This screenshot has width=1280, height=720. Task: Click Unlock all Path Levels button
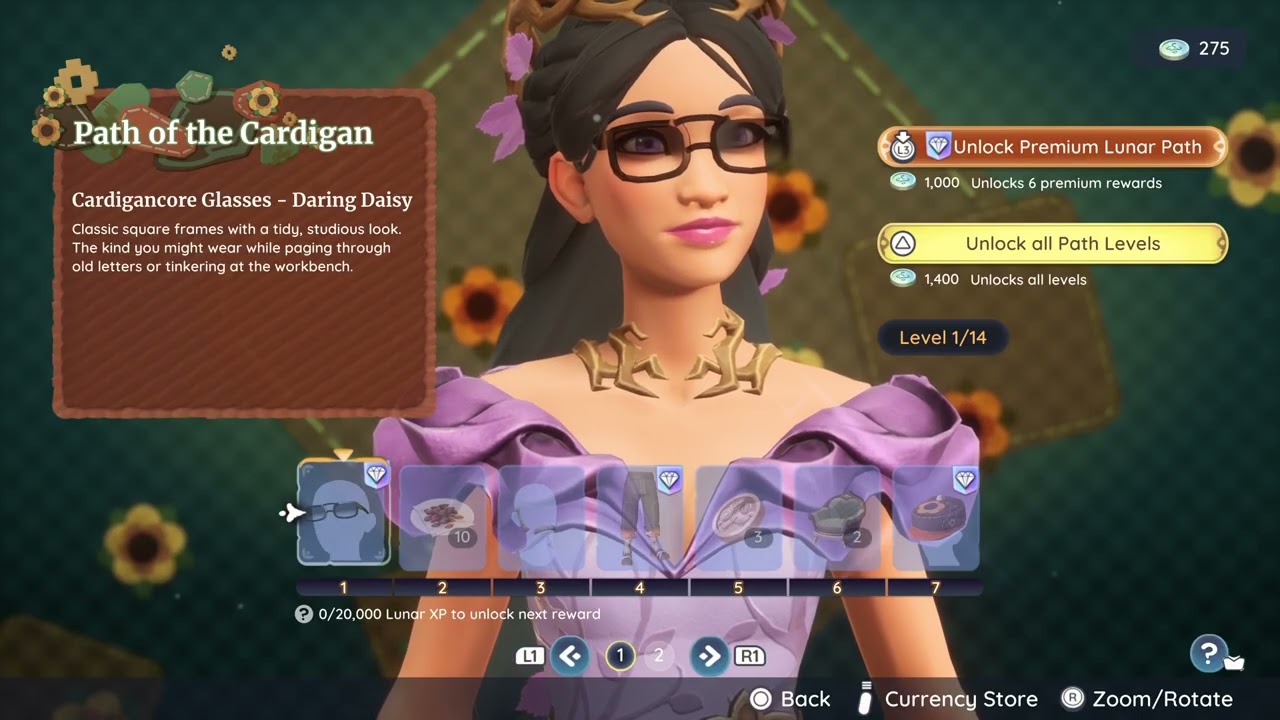(1052, 244)
